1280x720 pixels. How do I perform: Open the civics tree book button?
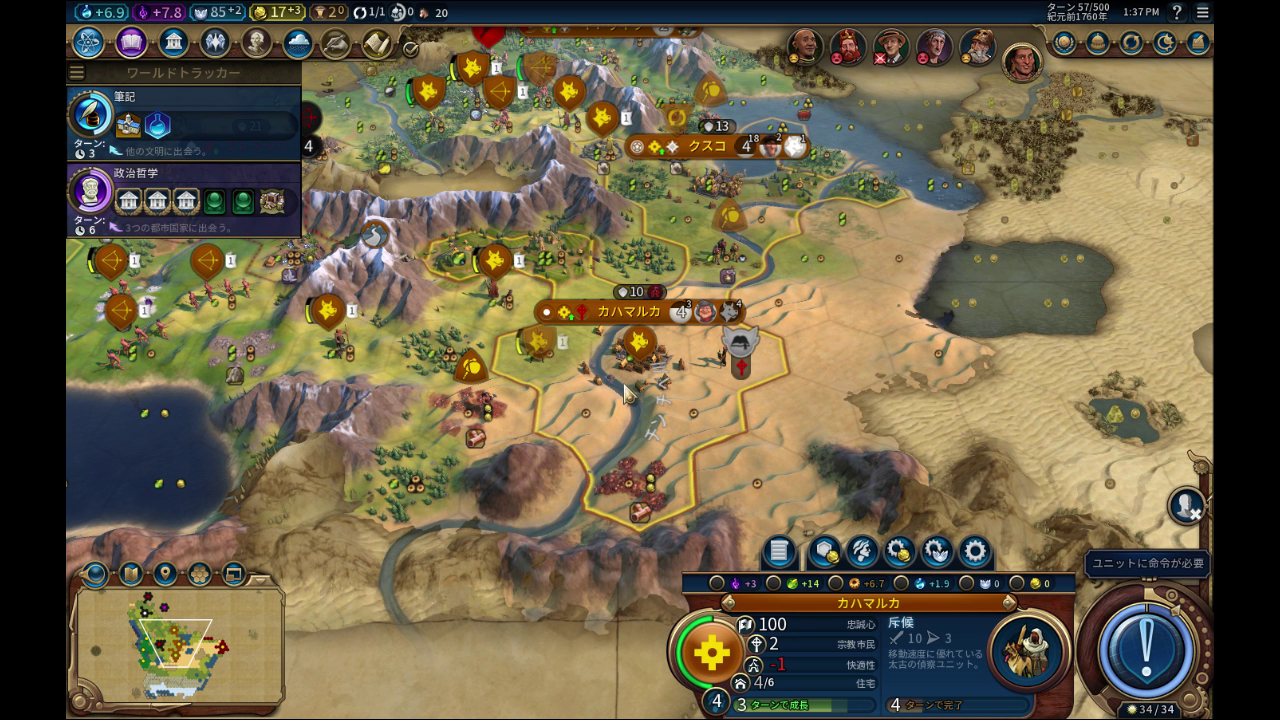click(x=131, y=43)
